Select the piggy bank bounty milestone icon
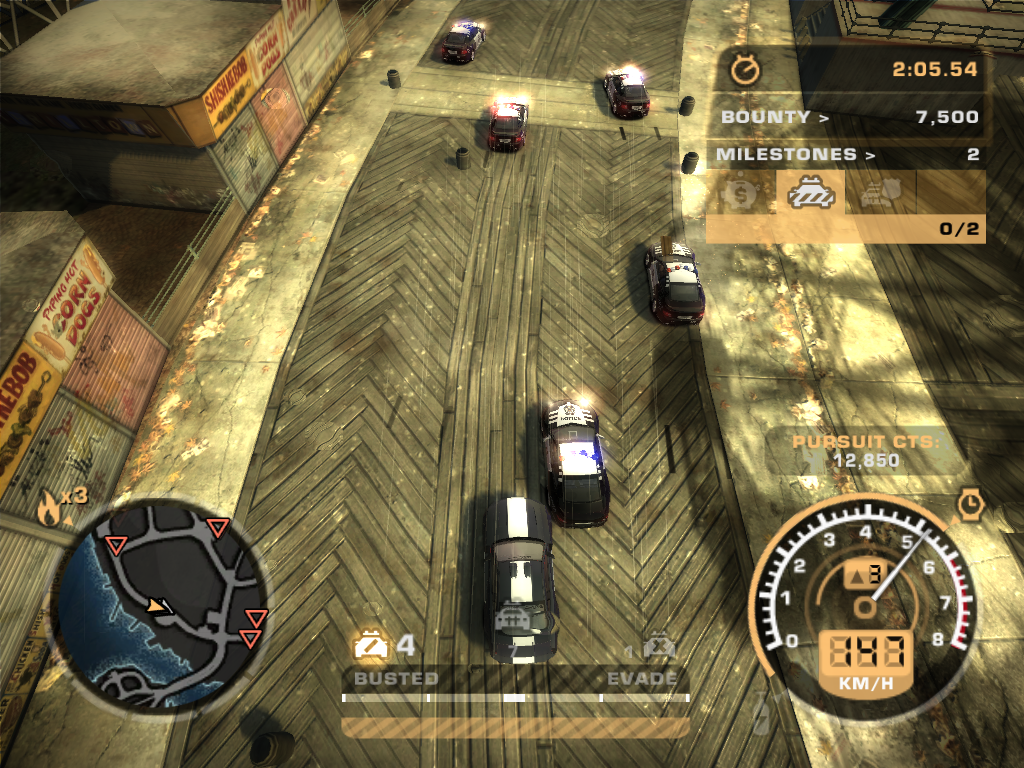Screen dimensions: 1024x768 pyautogui.click(x=740, y=192)
